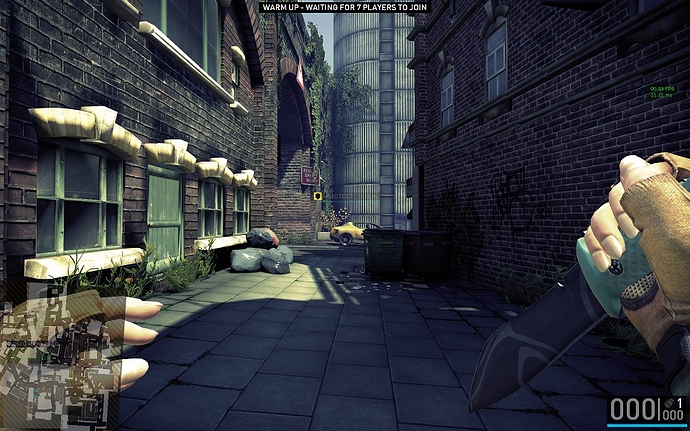
Task: Select the grenade icon beside the ammo counter
Action: click(669, 403)
